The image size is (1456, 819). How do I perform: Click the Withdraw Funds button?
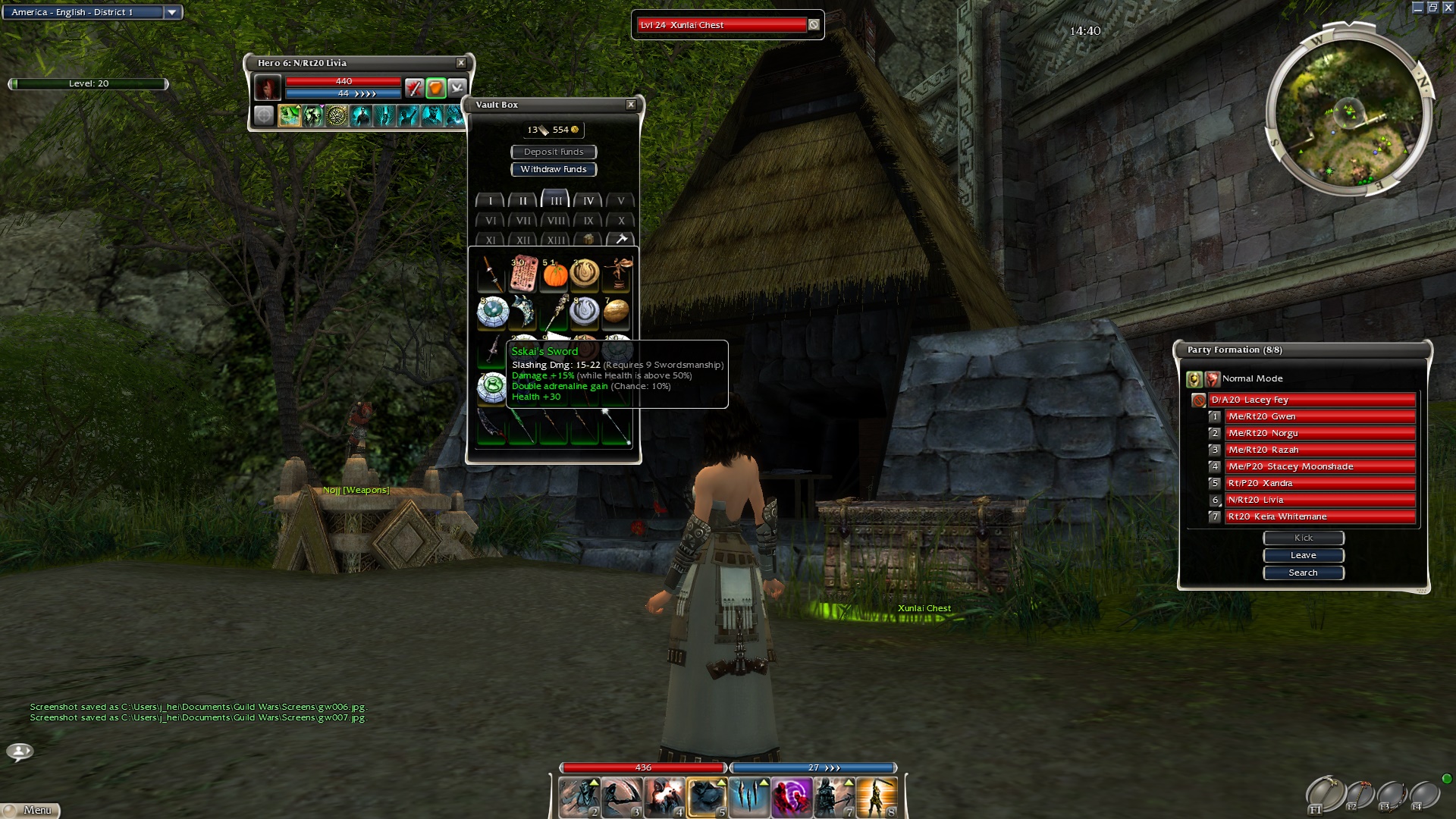pos(554,169)
